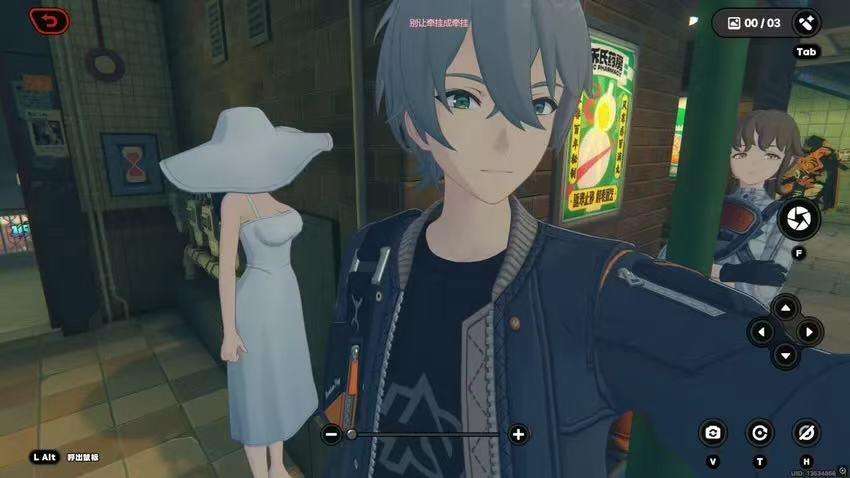Screen dimensions: 850x478
Task: Click the right arrow camera control
Action: 809,331
